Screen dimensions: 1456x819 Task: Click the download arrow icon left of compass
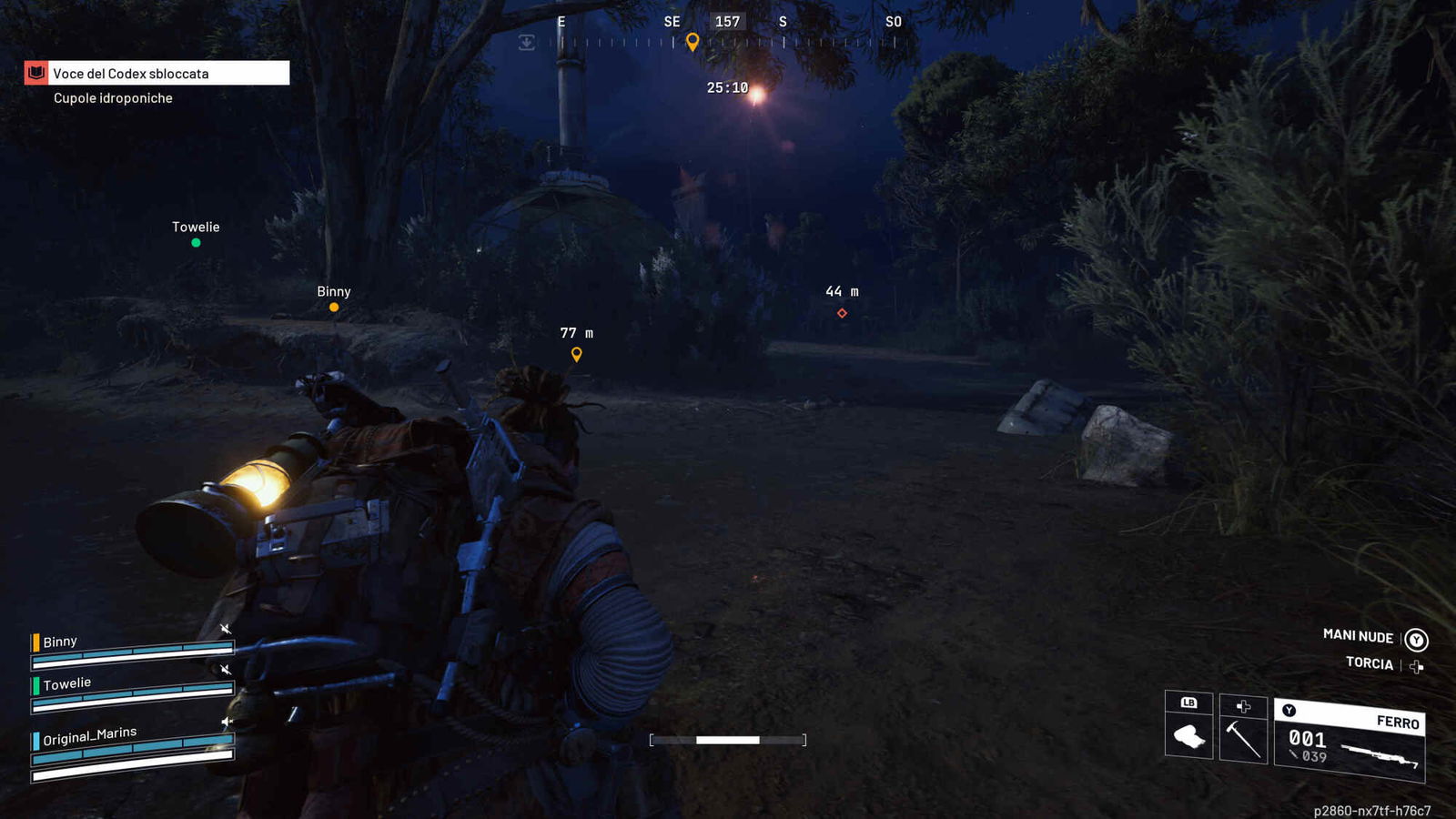pos(526,43)
